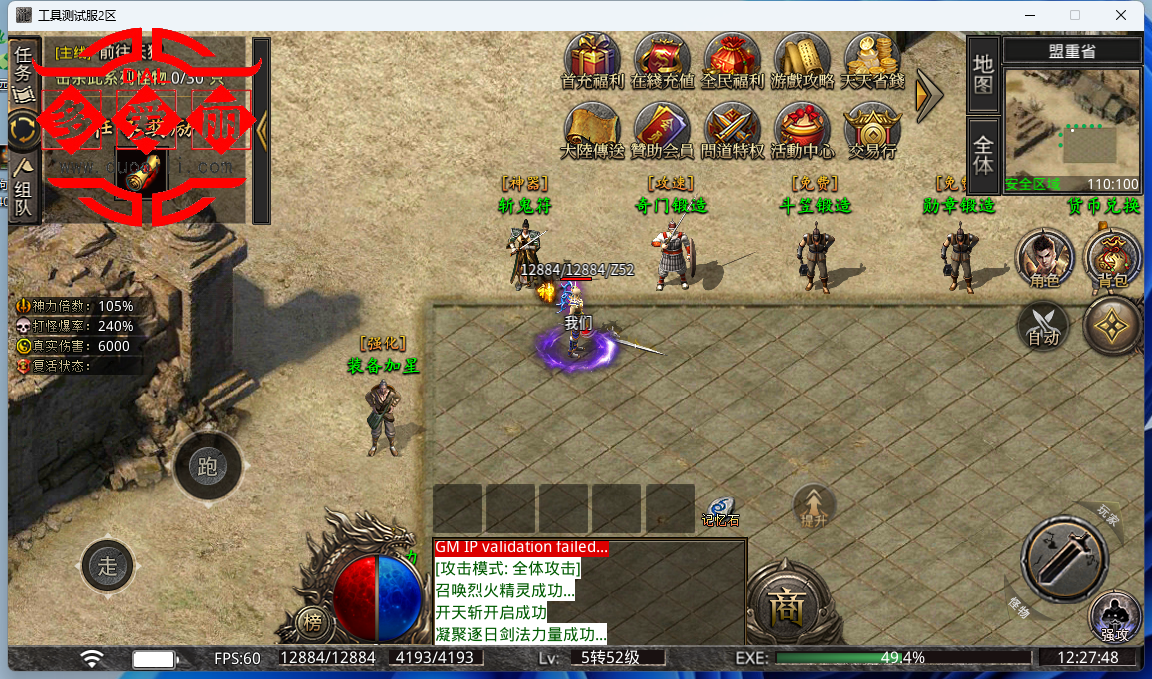Image resolution: width=1152 pixels, height=679 pixels.
Task: Select the 走 walk movement button
Action: click(108, 565)
